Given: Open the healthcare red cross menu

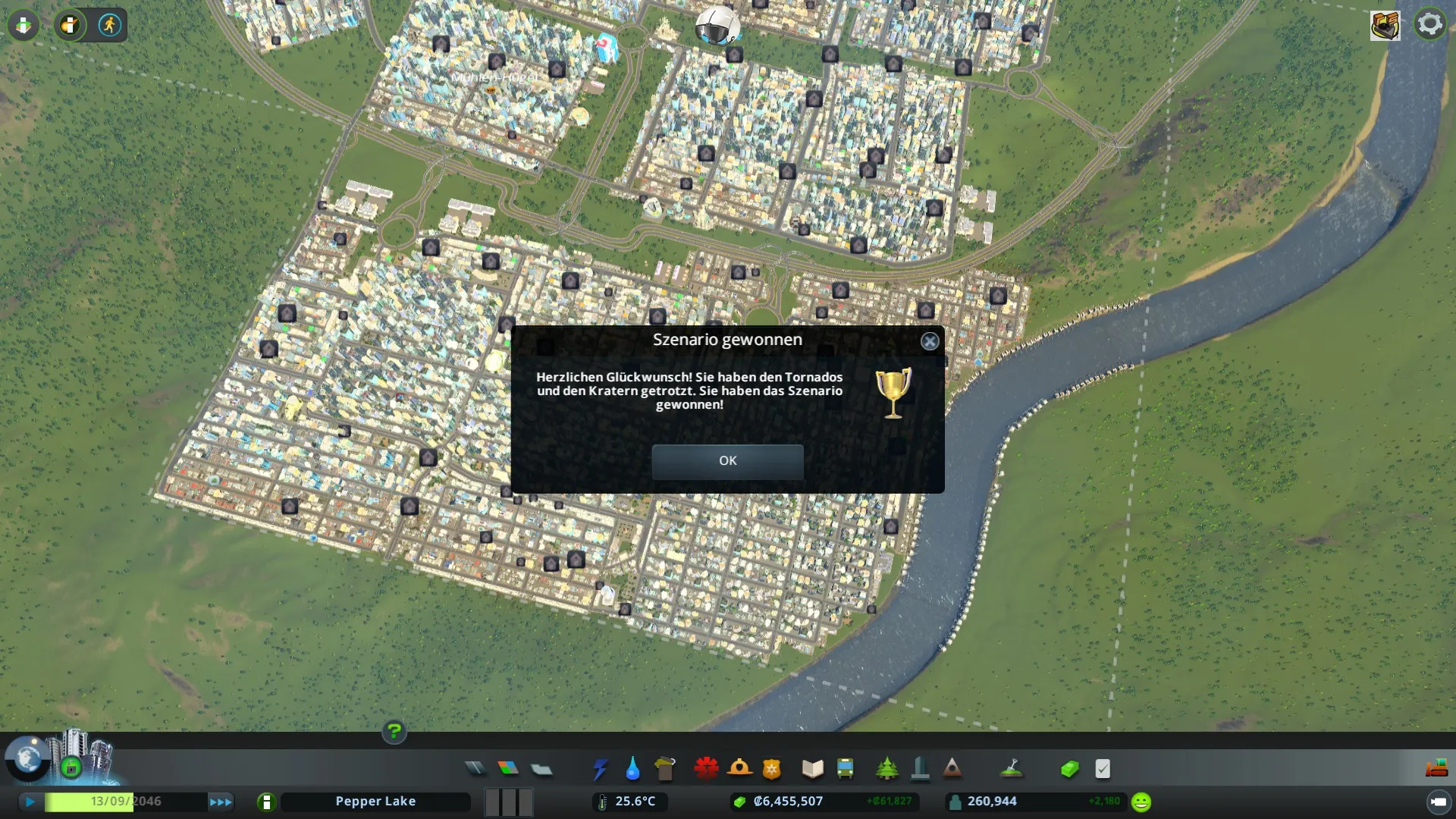Looking at the screenshot, I should click(x=706, y=769).
